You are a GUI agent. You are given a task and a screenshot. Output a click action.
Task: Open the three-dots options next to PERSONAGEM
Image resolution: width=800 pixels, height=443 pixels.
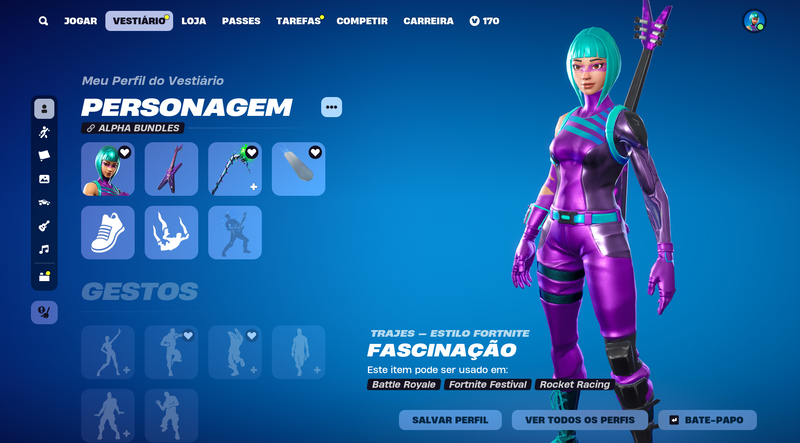(x=332, y=107)
